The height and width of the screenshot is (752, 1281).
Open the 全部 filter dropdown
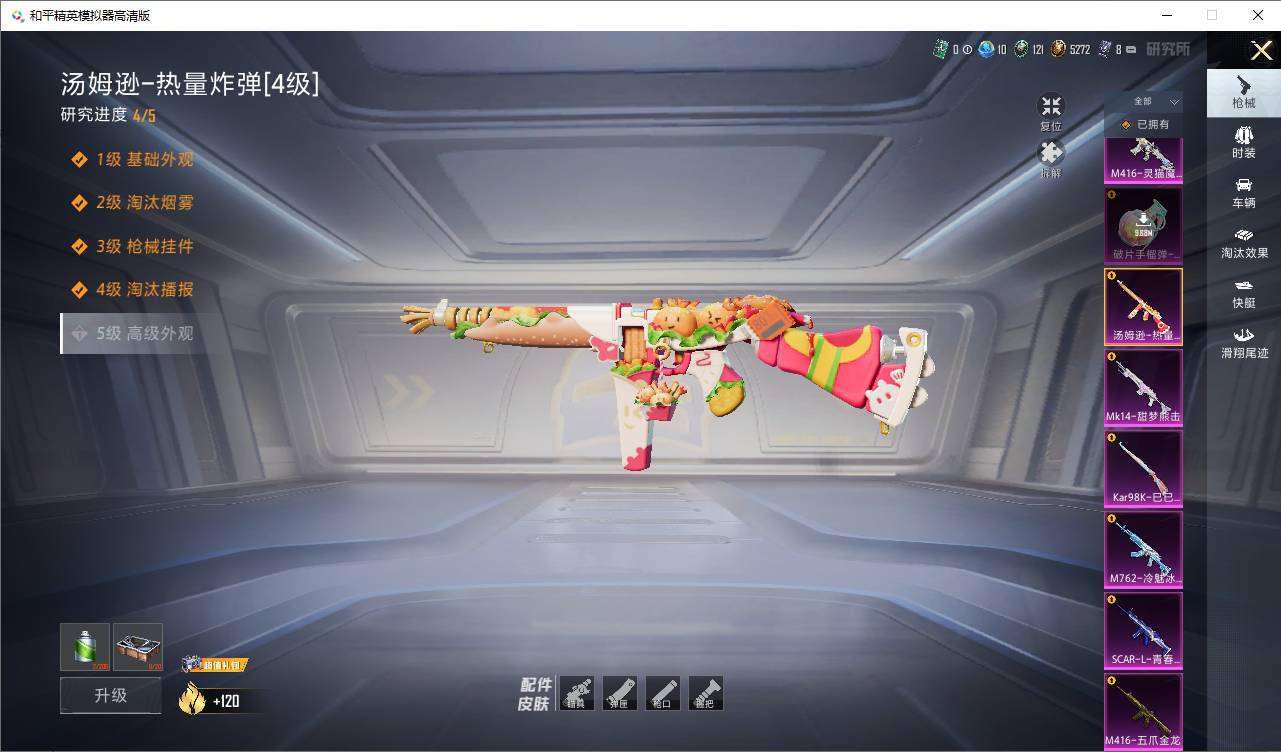tap(1144, 102)
